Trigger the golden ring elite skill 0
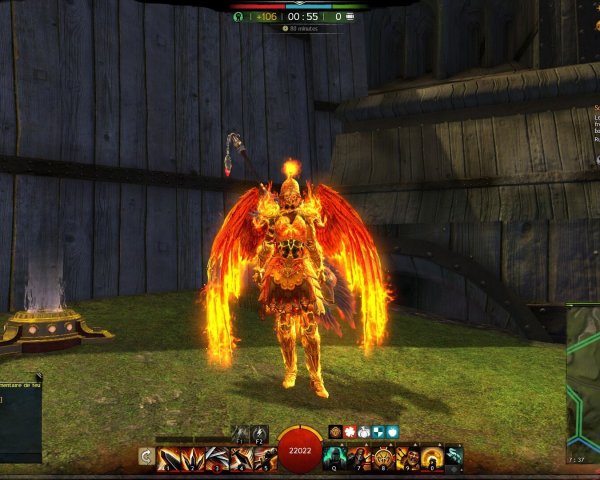The image size is (600, 480). (x=431, y=458)
